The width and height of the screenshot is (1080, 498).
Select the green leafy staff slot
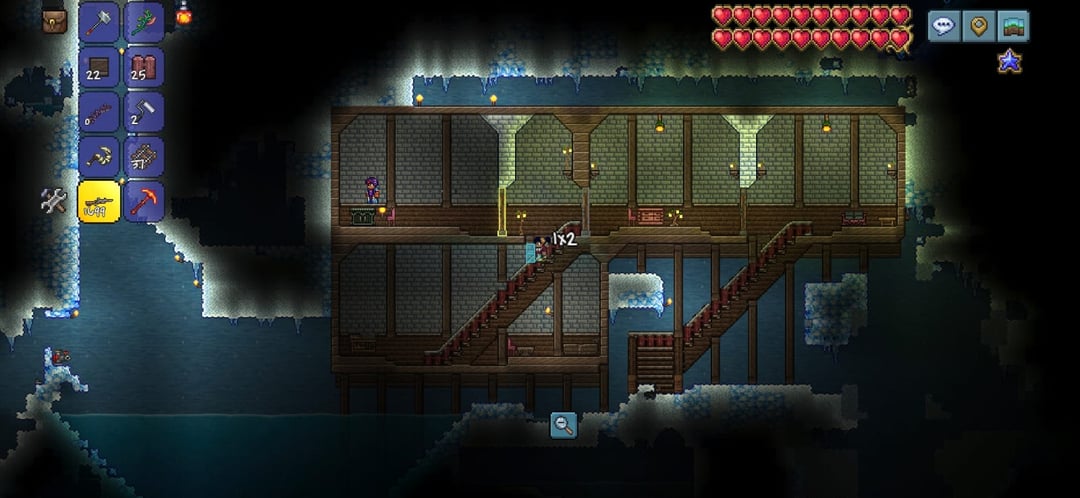click(x=144, y=21)
